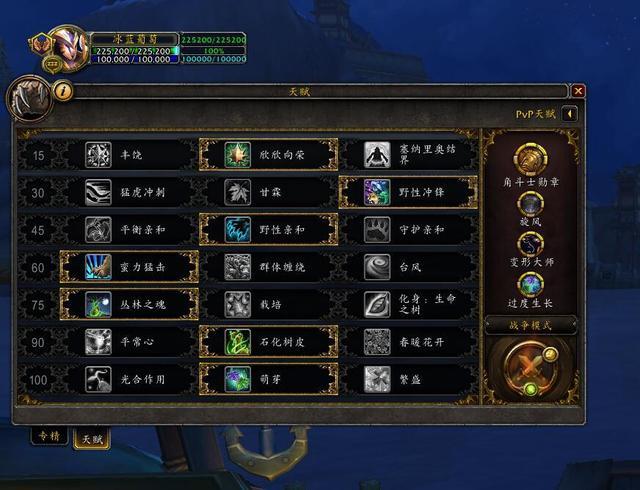This screenshot has height=490, width=640.
Task: Choose the 变形大师 PvP talent
Action: point(529,245)
